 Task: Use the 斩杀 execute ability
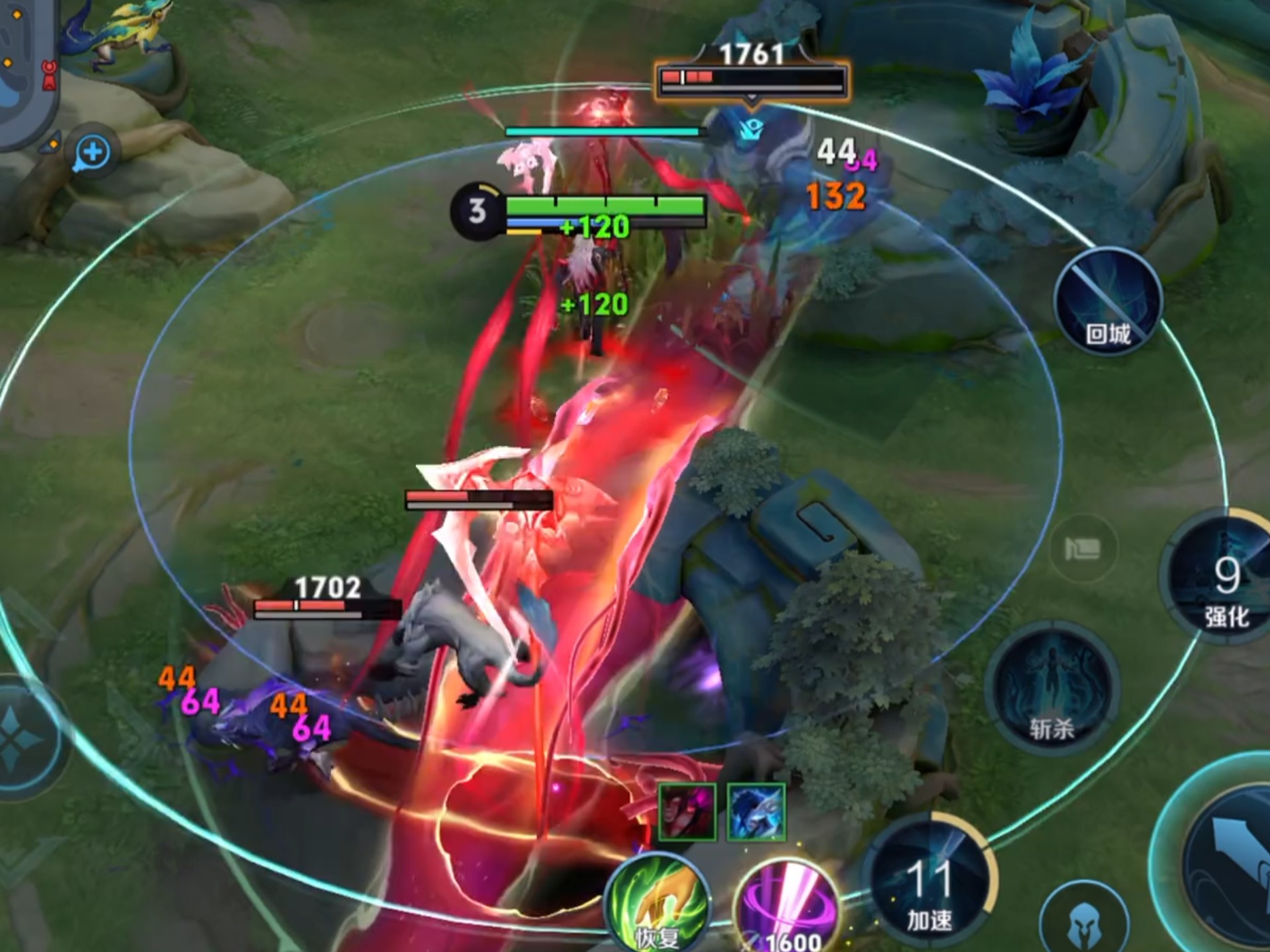[x=1051, y=690]
